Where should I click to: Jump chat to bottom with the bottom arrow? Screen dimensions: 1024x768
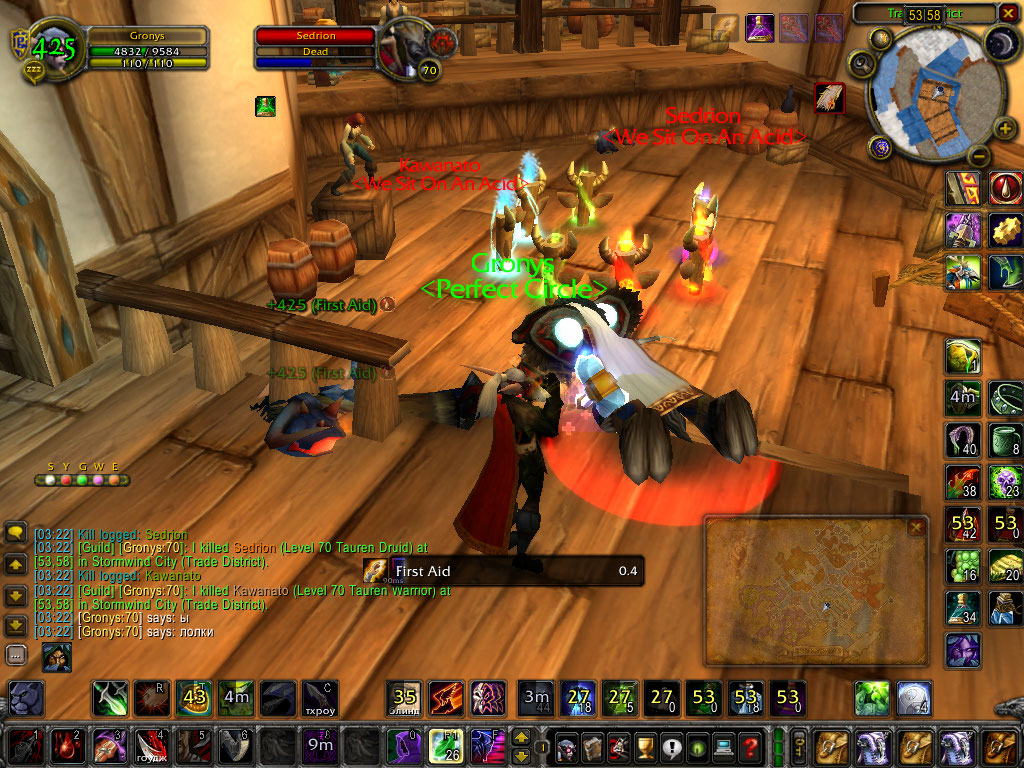[x=16, y=626]
